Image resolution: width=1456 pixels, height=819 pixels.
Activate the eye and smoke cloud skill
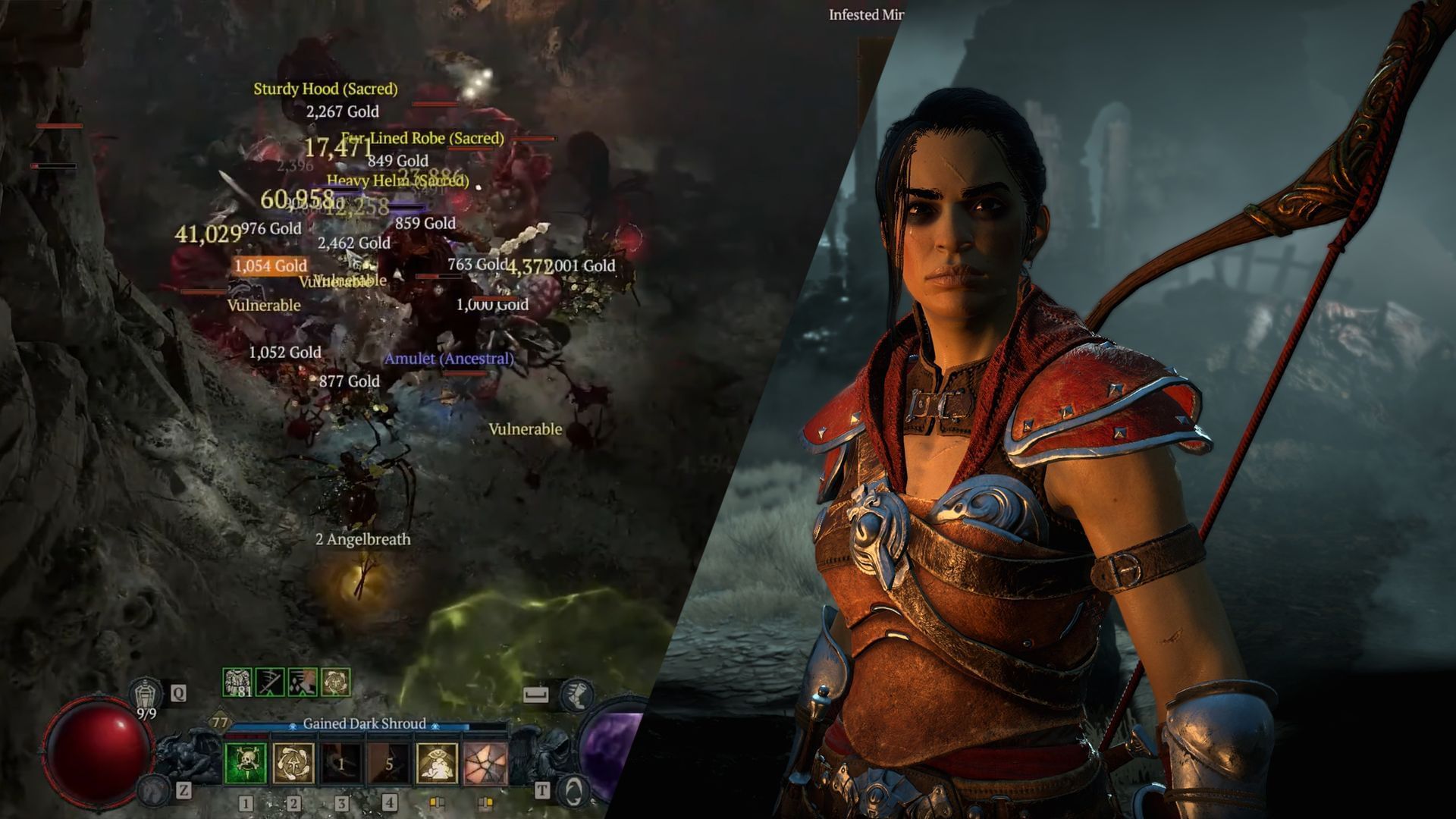(x=438, y=763)
